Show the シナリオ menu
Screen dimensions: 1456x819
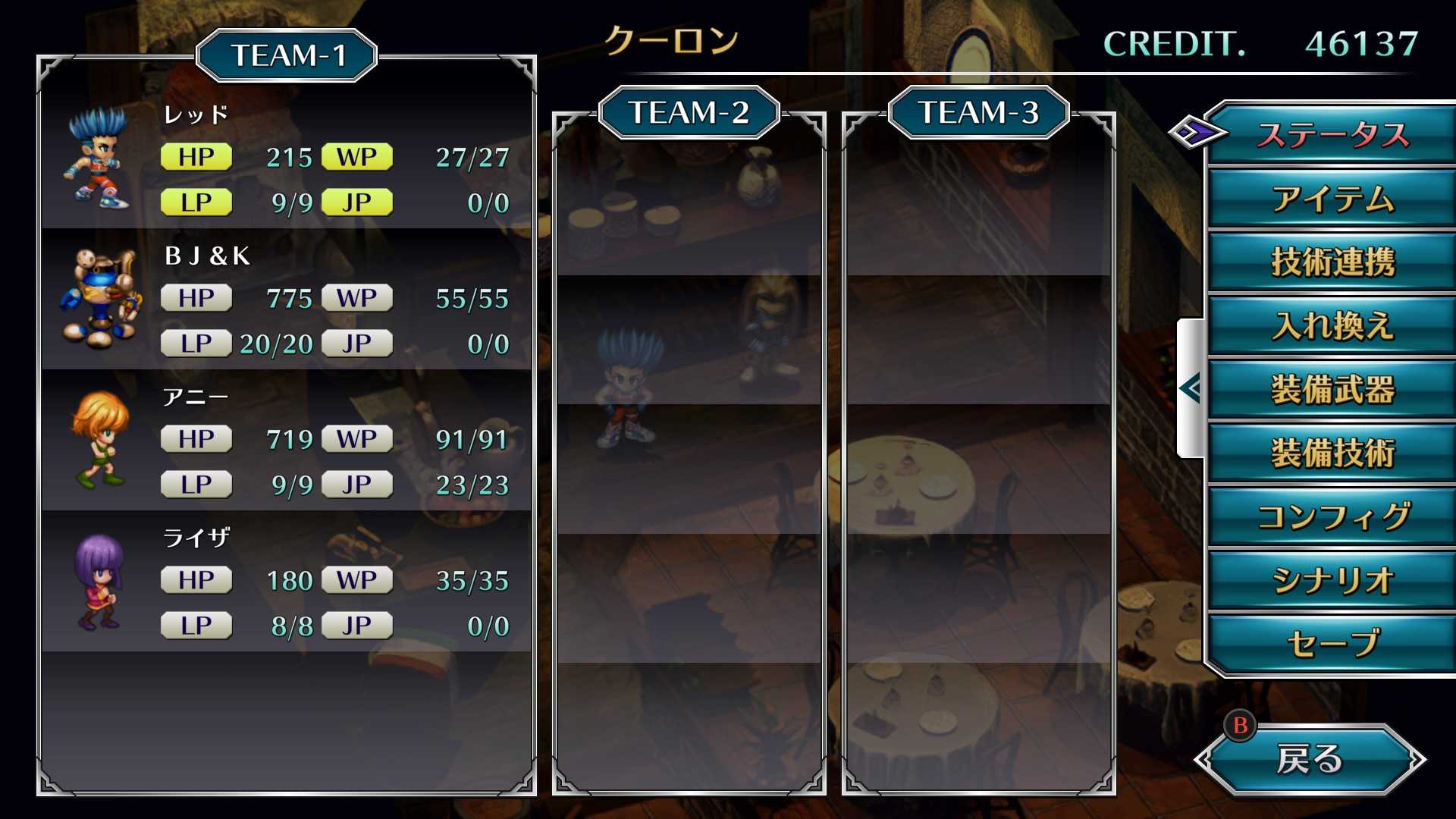(x=1332, y=581)
